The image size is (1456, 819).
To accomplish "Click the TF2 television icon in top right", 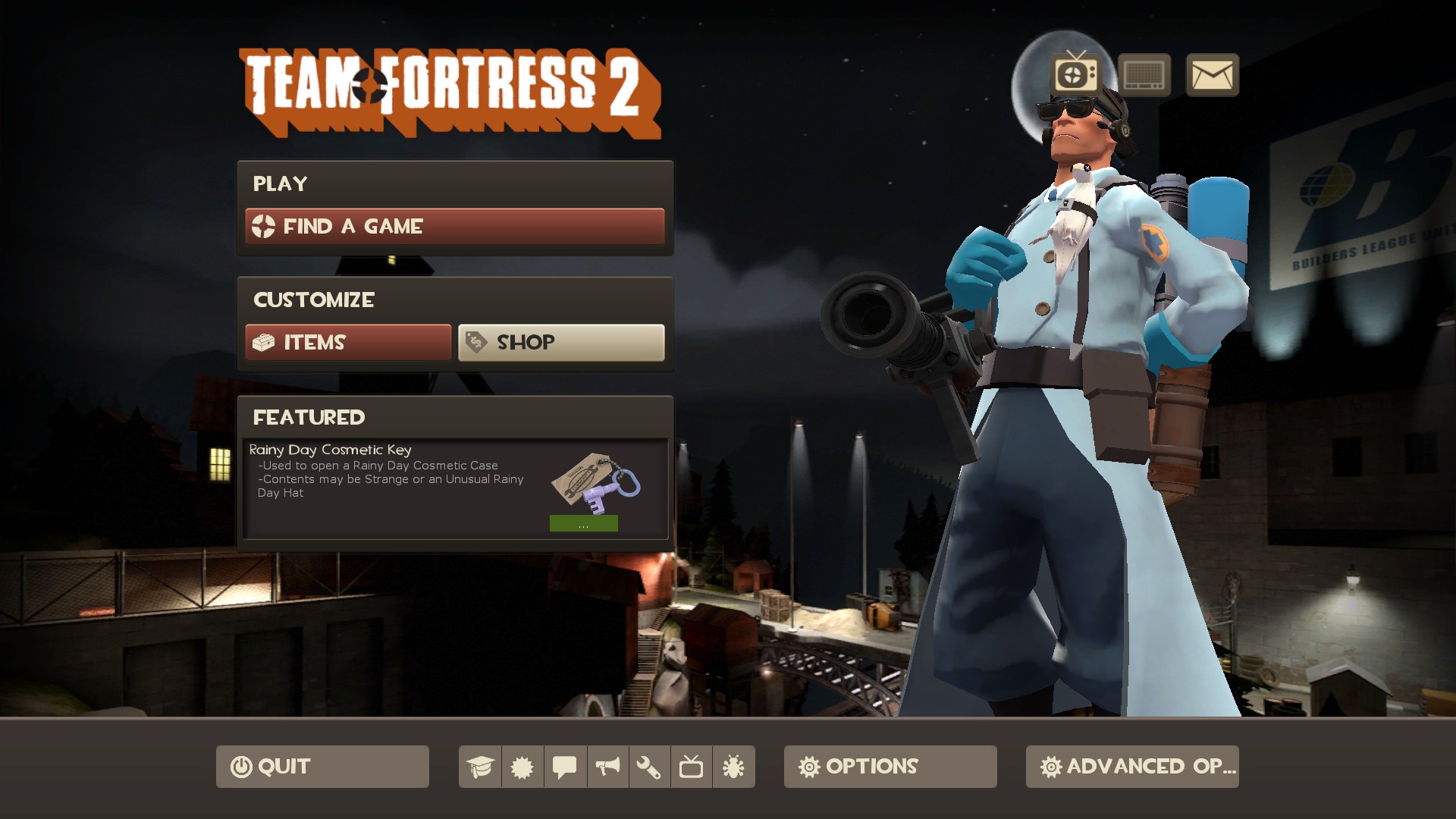I will click(x=1069, y=75).
